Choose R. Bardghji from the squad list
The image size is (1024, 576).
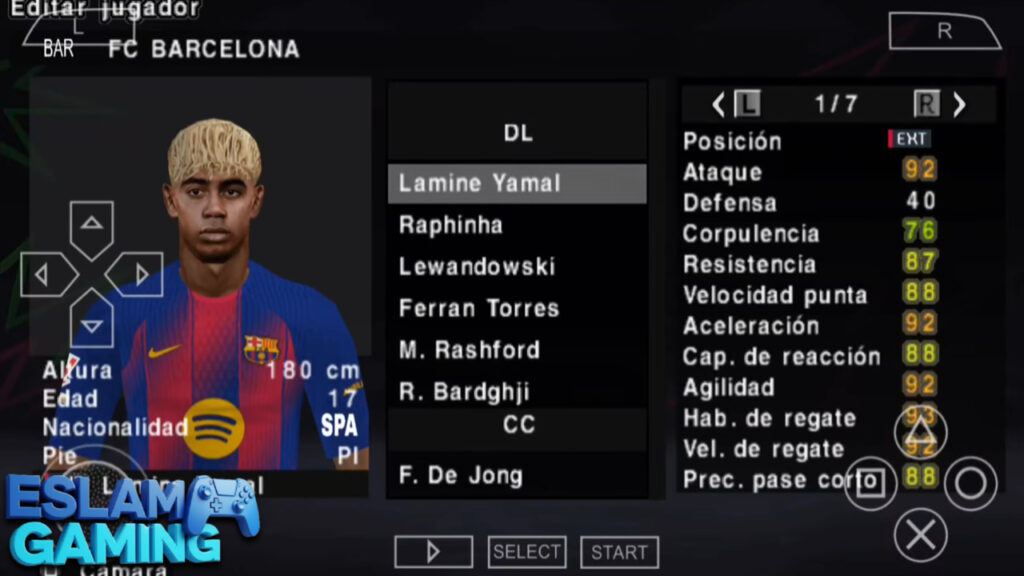[516, 391]
